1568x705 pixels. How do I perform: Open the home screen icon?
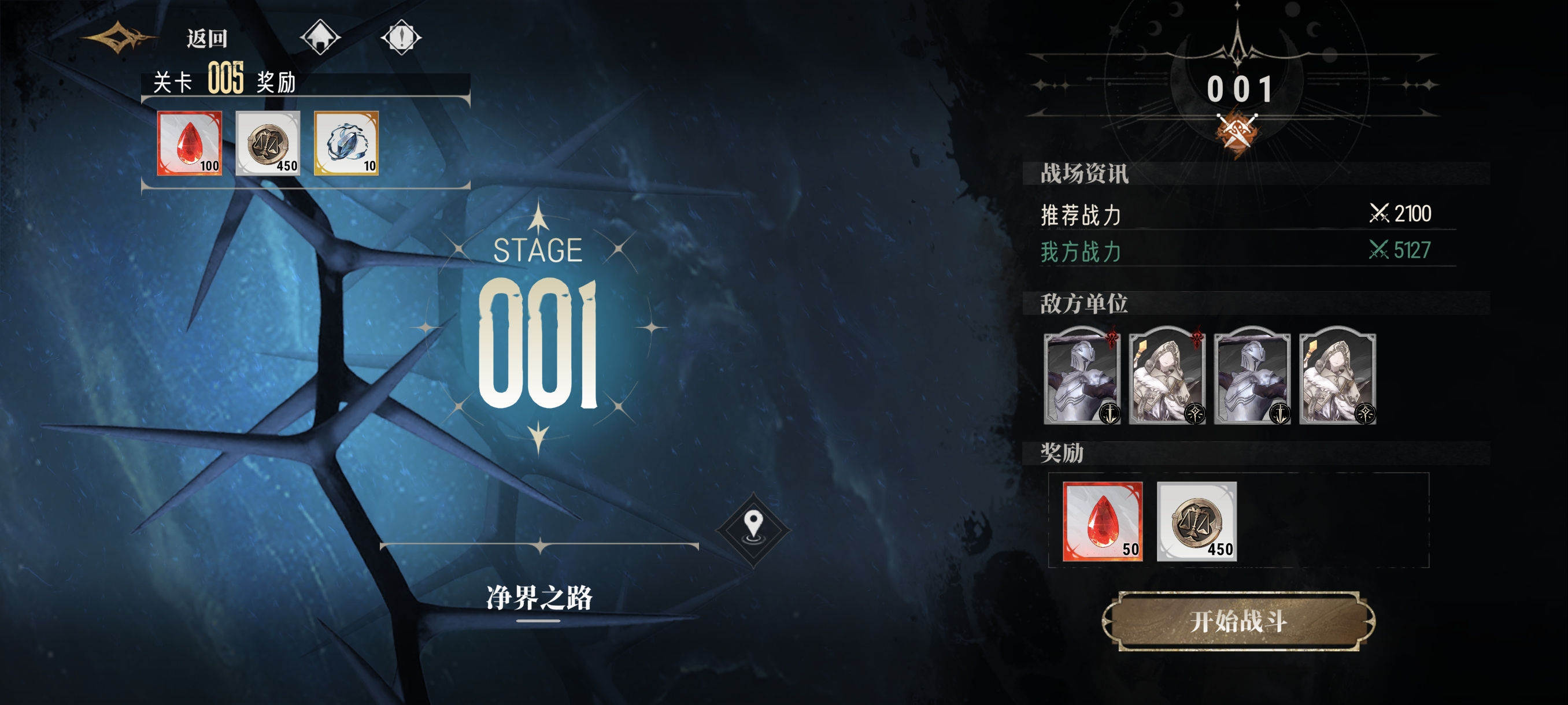coord(320,38)
